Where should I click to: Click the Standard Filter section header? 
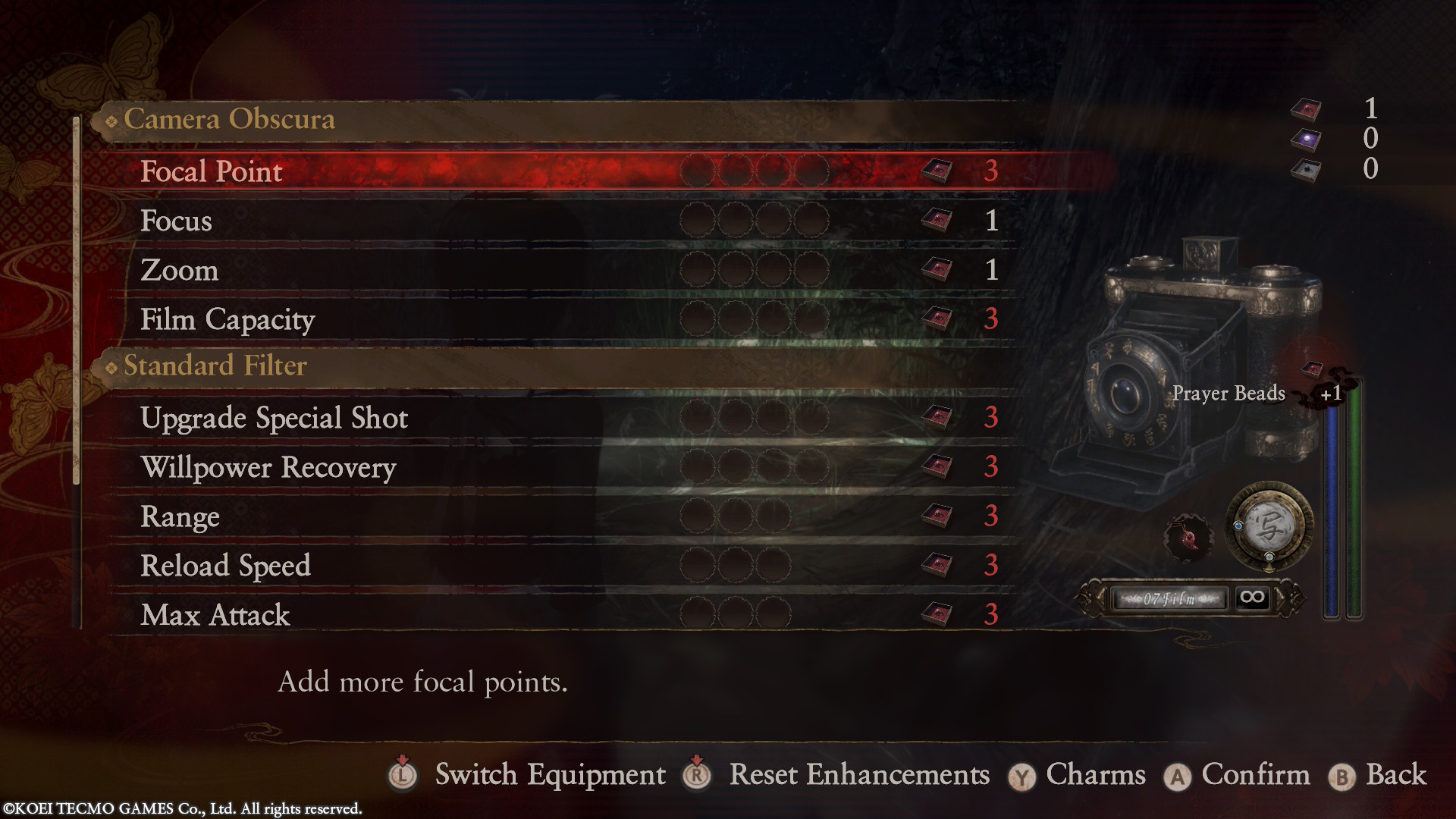(215, 366)
